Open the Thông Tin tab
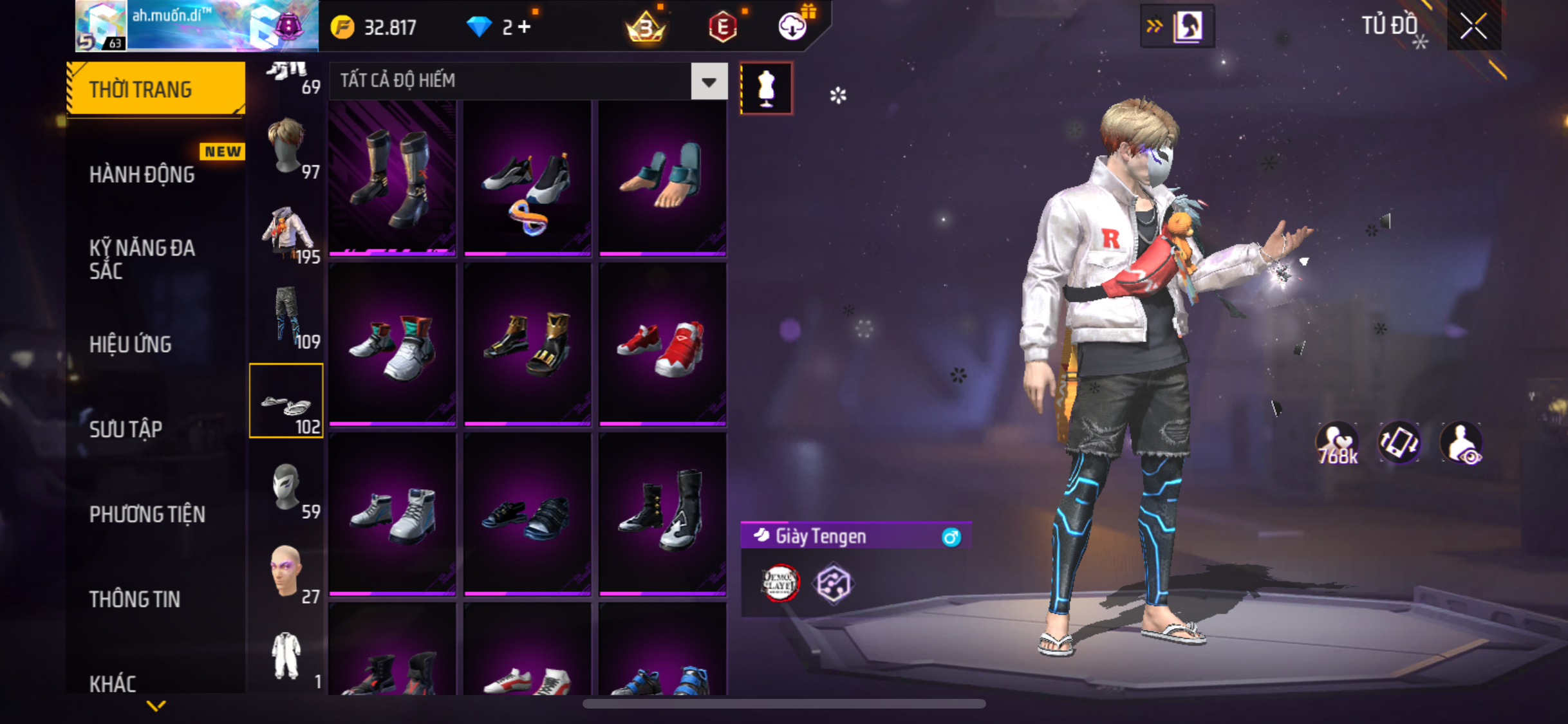The image size is (1568, 724). (135, 599)
